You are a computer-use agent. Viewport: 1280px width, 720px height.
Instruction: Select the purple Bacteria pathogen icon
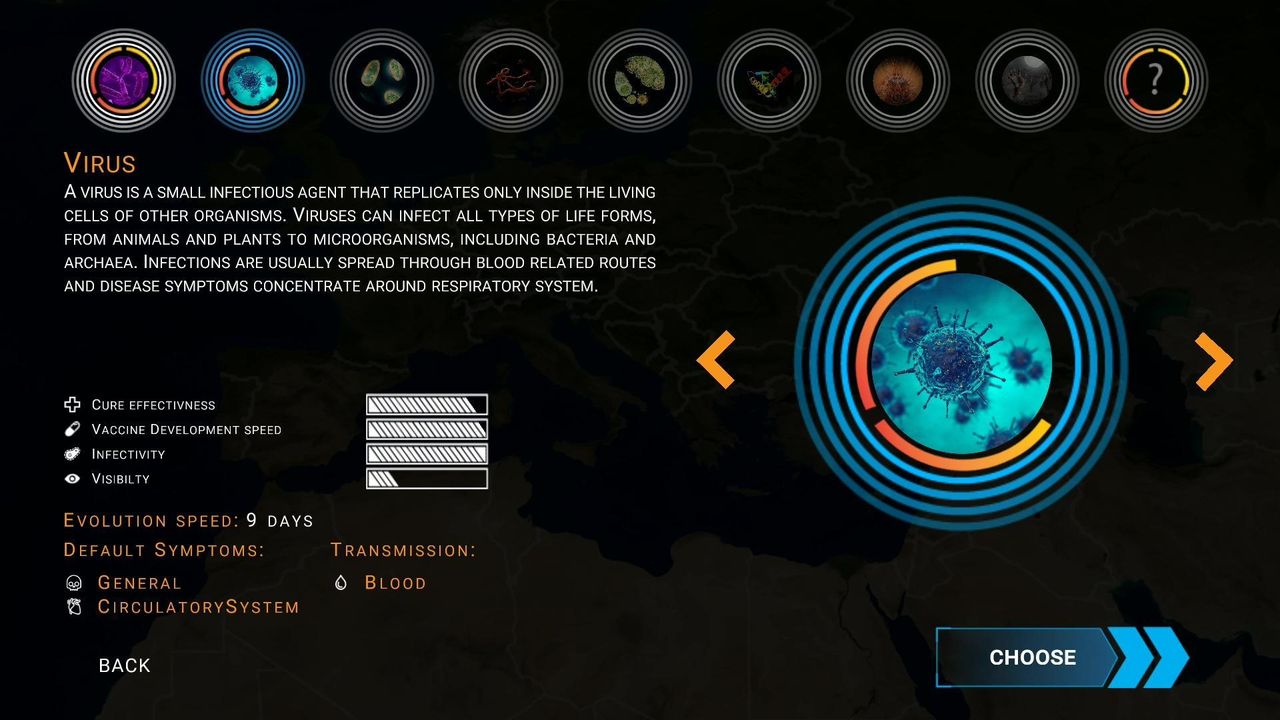(x=122, y=80)
